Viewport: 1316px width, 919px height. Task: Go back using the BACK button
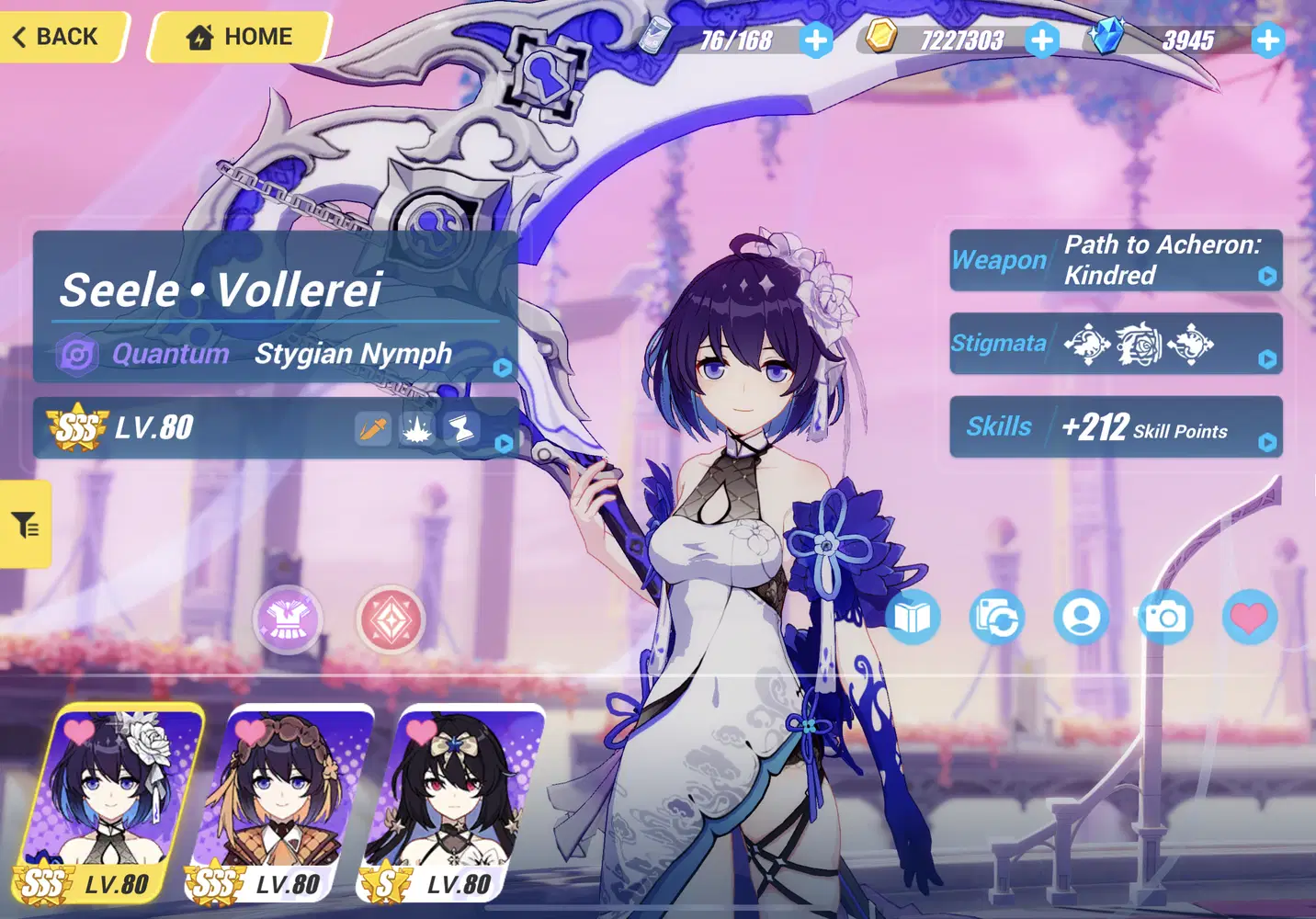pyautogui.click(x=55, y=37)
